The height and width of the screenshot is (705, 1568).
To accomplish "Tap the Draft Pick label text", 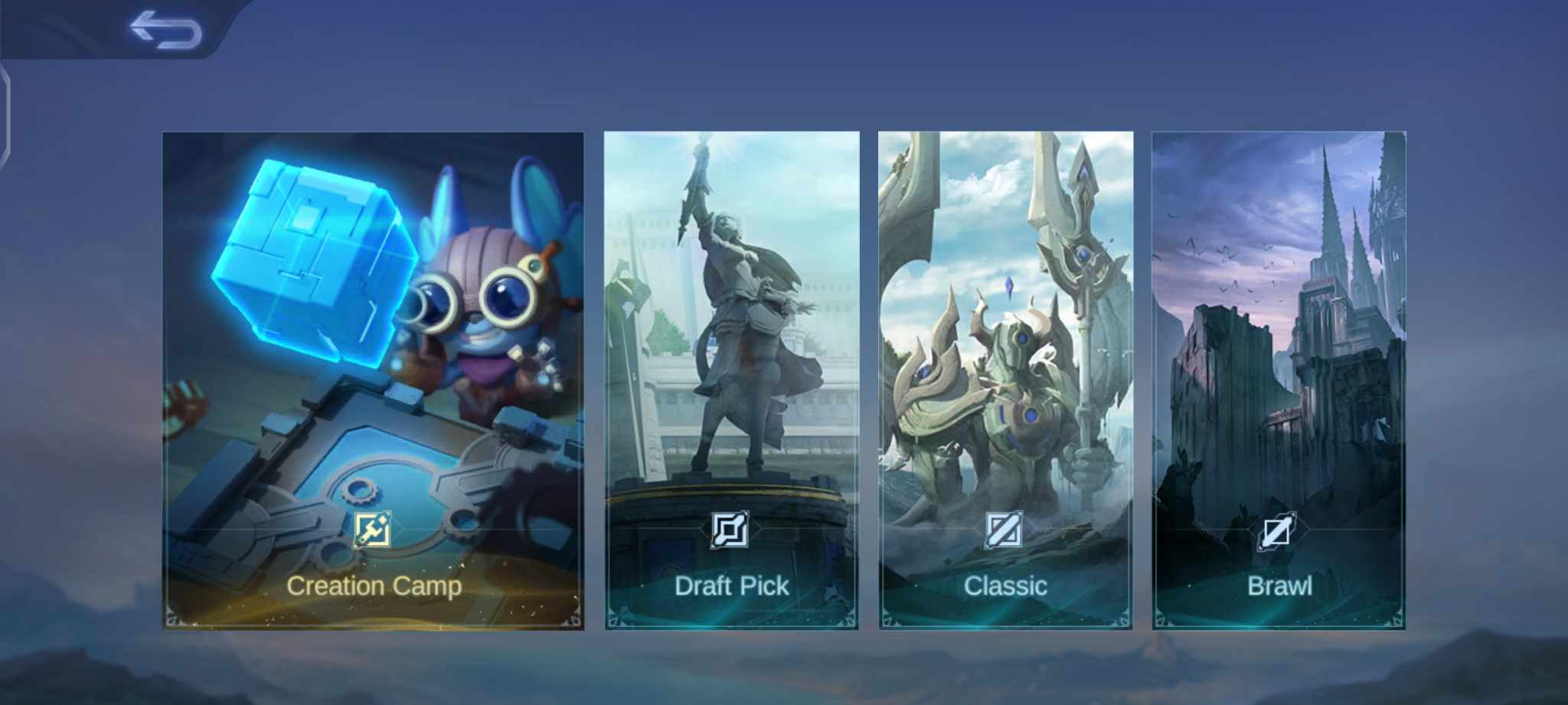I will click(x=732, y=586).
